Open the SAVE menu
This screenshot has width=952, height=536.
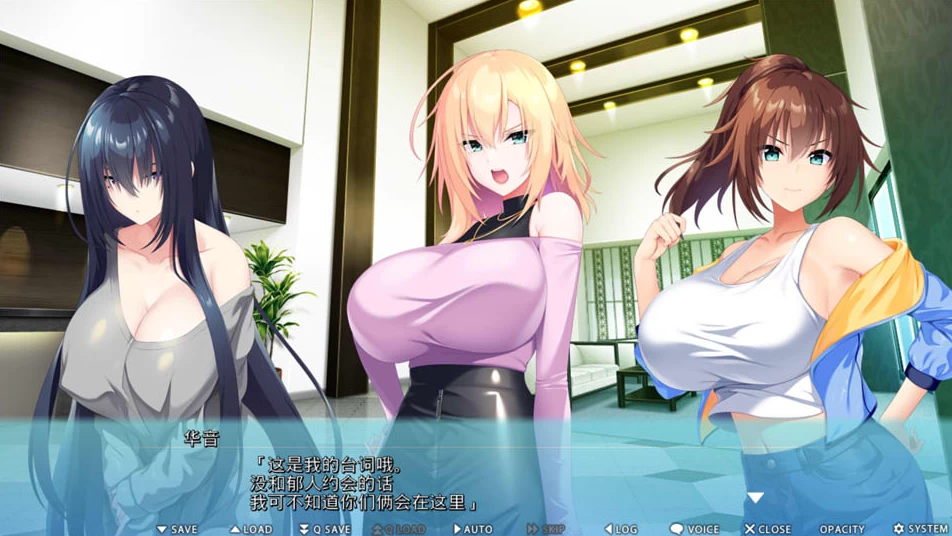[177, 529]
